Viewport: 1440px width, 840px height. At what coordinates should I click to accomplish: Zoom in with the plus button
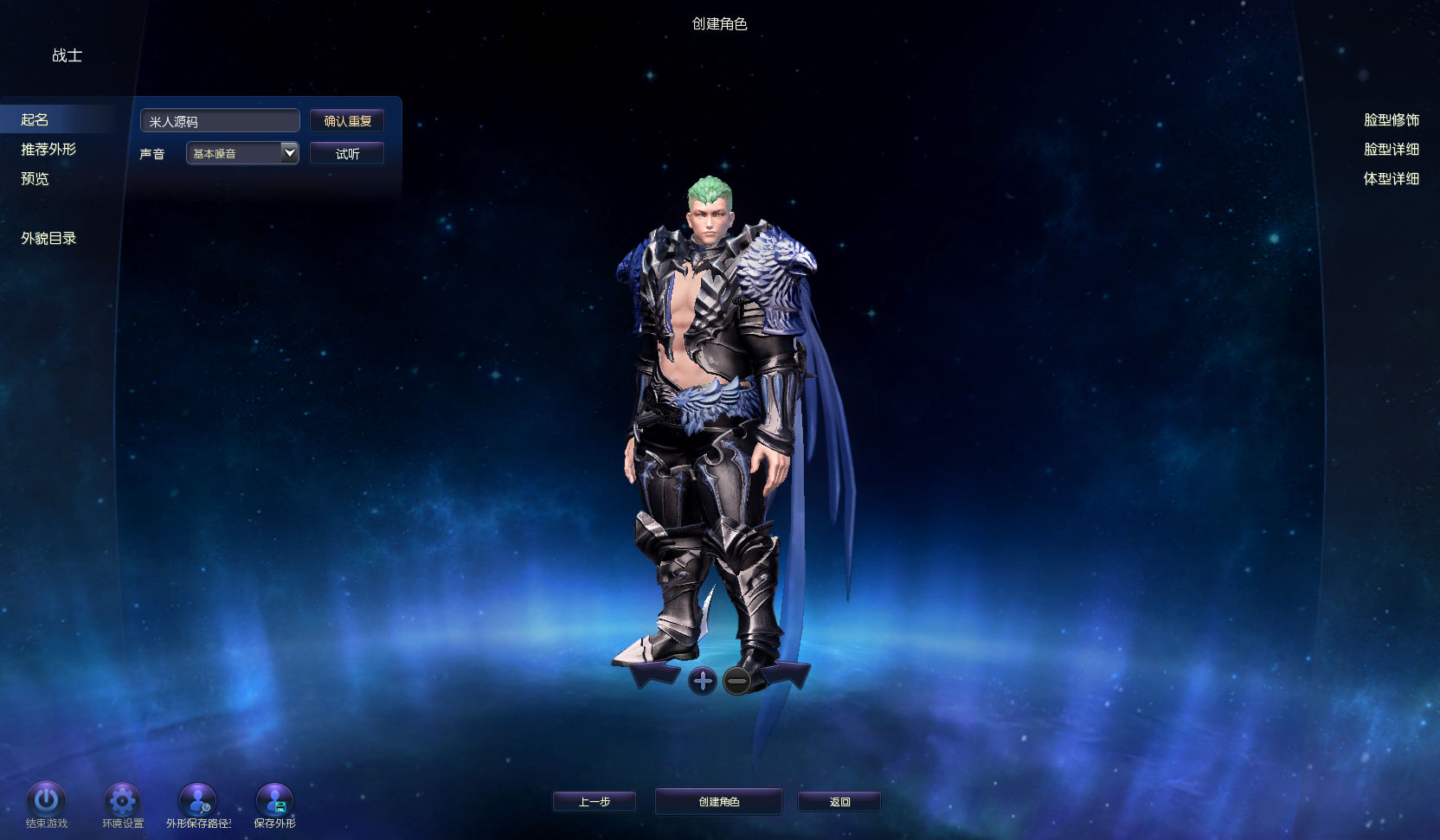click(703, 681)
